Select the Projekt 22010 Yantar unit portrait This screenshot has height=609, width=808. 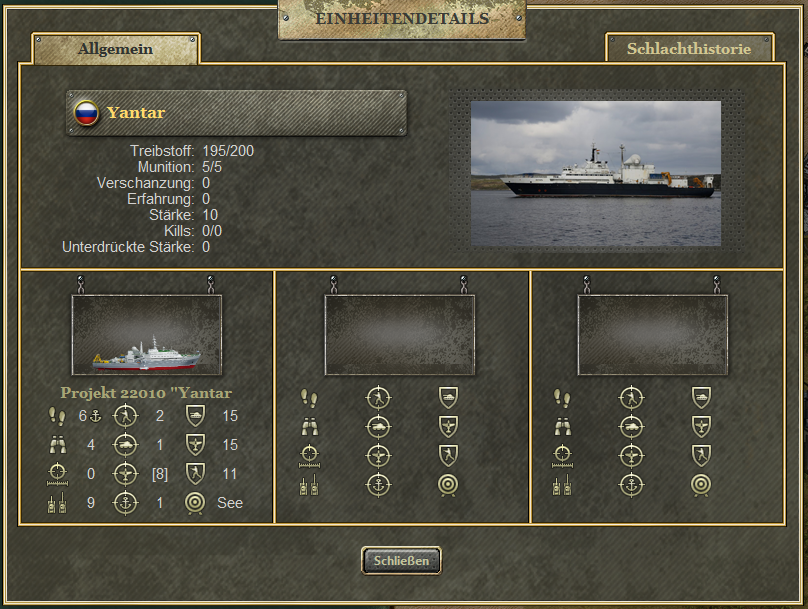coord(147,335)
